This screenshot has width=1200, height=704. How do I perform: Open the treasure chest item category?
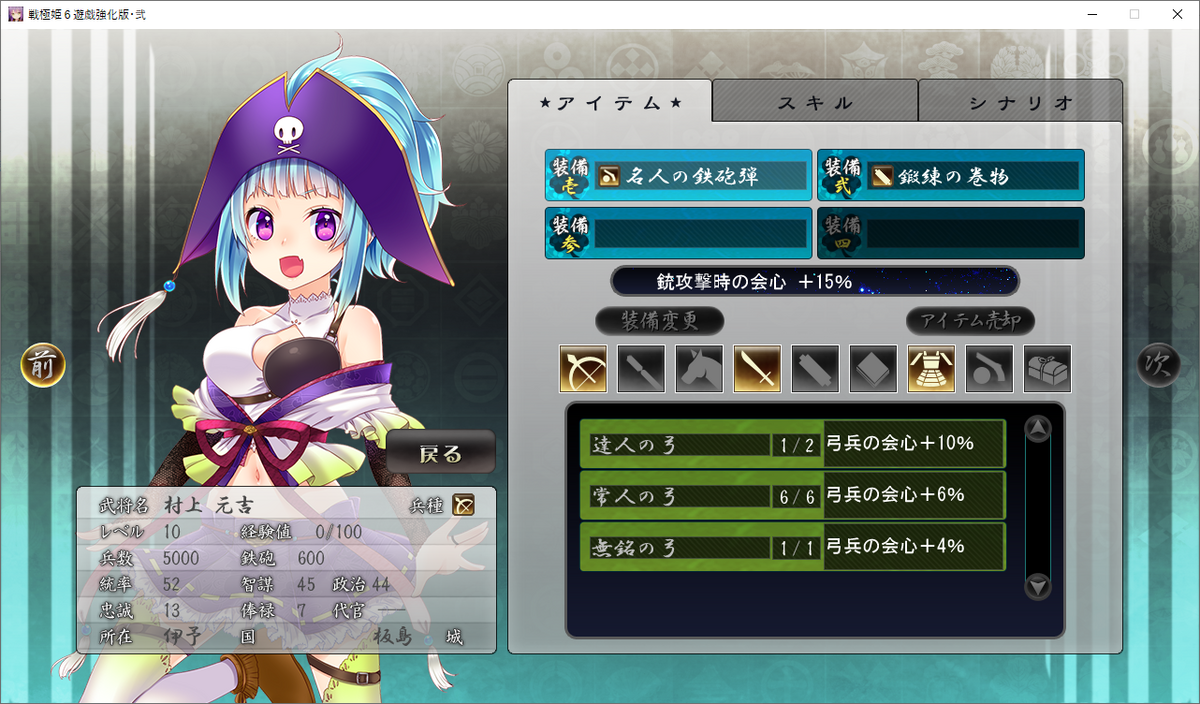(1047, 369)
